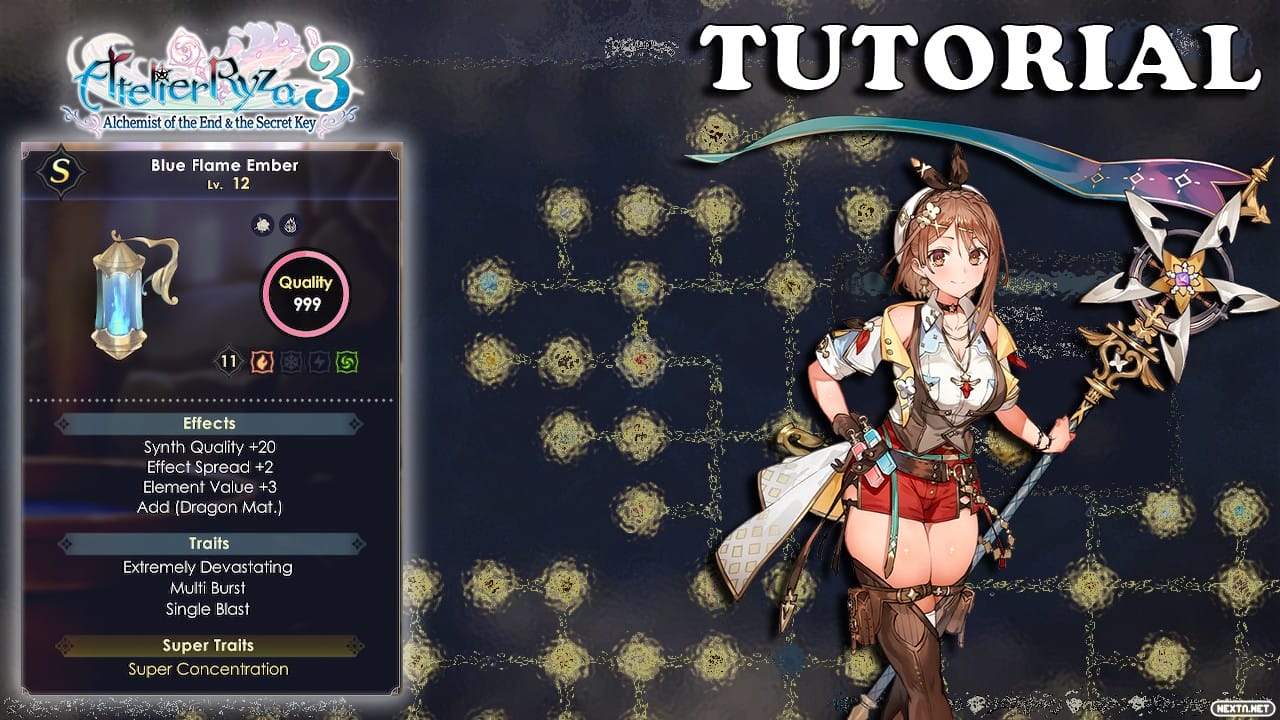Select the wind element icon
Viewport: 1280px width, 720px height.
click(347, 363)
